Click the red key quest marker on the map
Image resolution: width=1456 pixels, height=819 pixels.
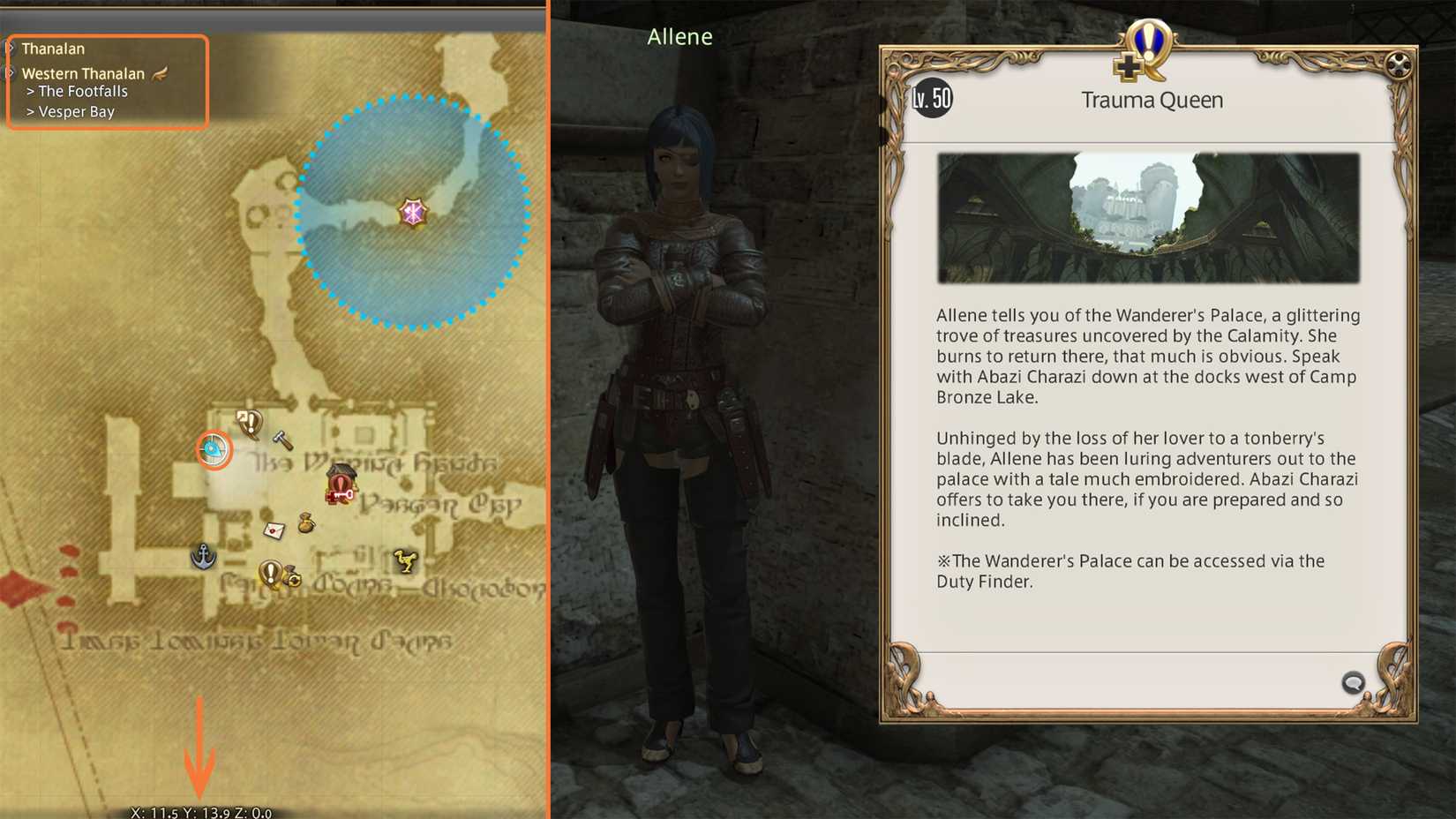point(340,487)
